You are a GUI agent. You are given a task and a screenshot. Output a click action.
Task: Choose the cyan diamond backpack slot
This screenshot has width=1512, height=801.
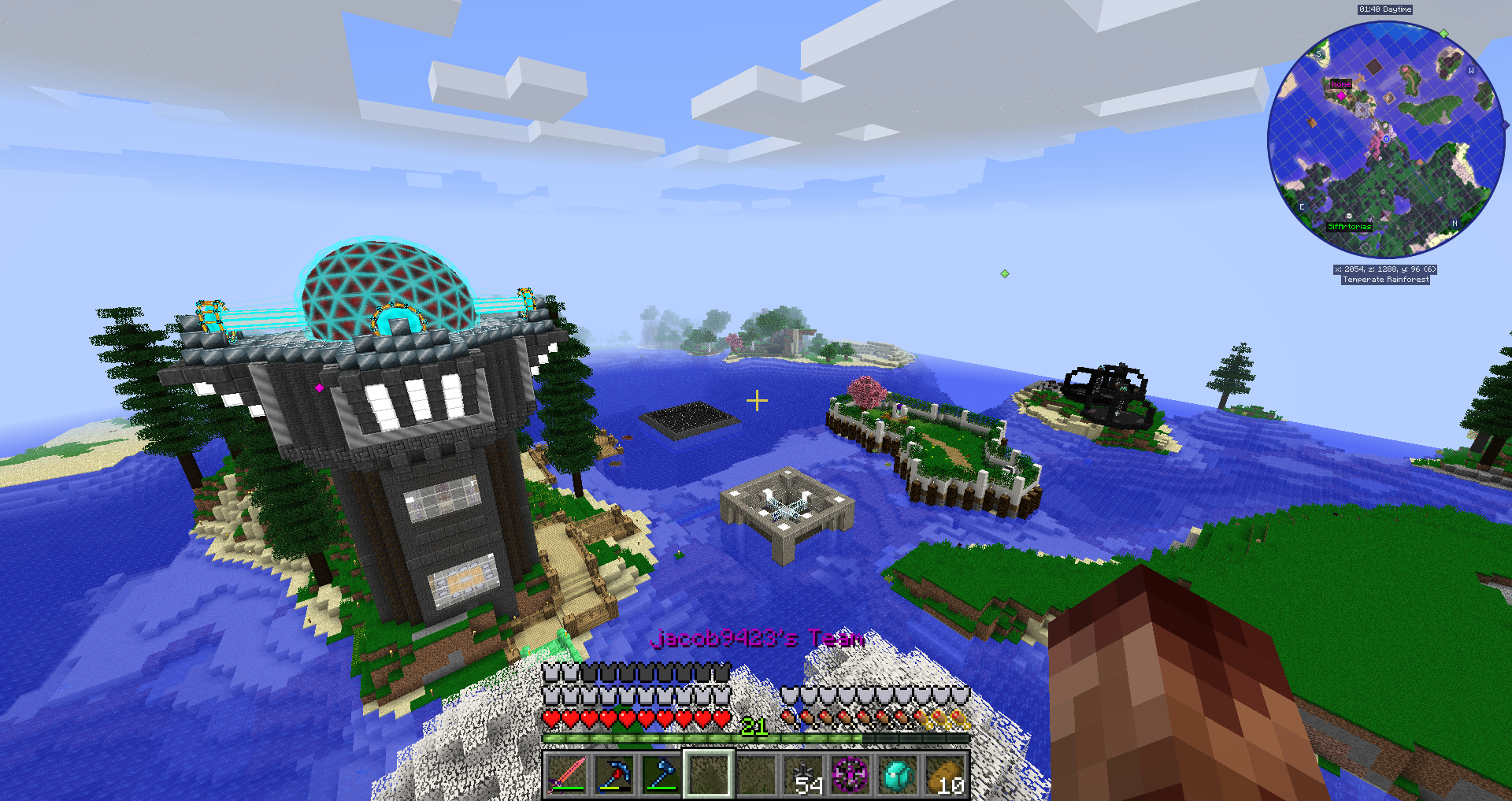click(x=899, y=774)
